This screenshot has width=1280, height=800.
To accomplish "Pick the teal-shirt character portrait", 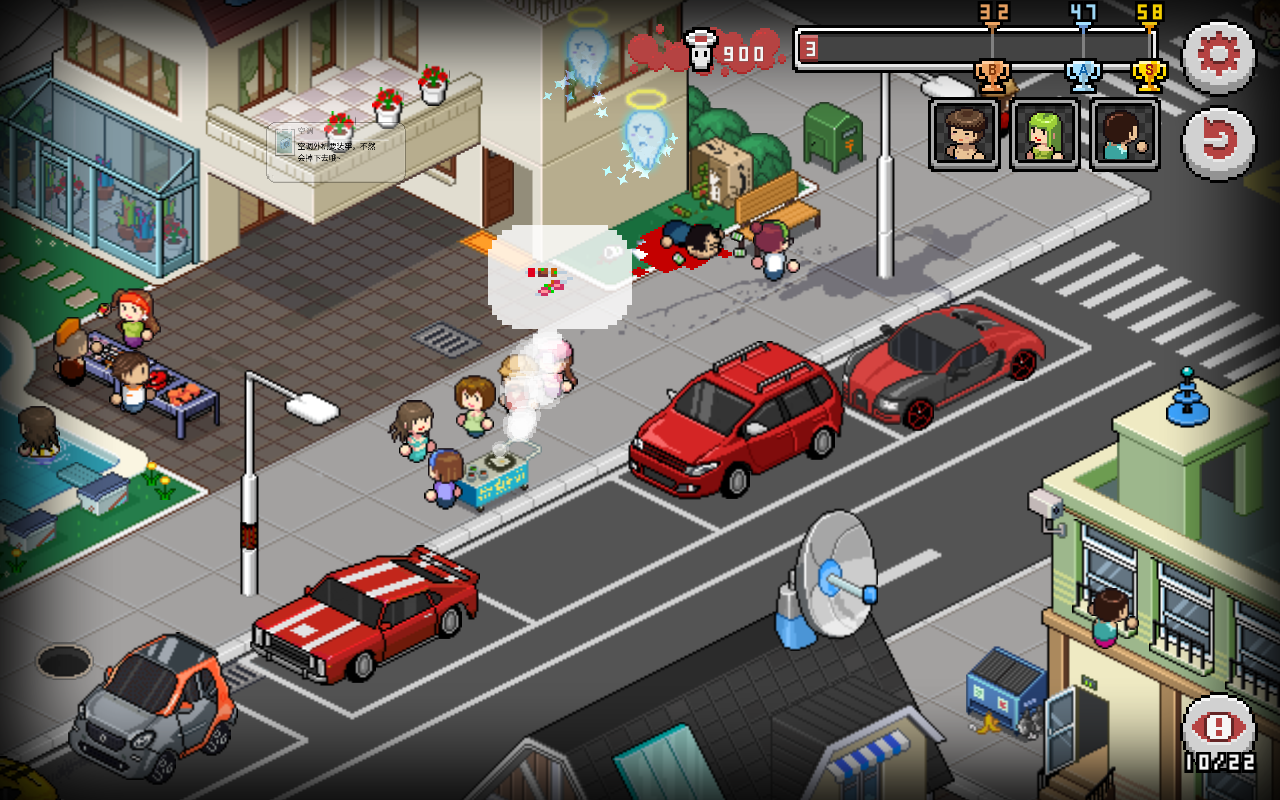I will (1125, 134).
